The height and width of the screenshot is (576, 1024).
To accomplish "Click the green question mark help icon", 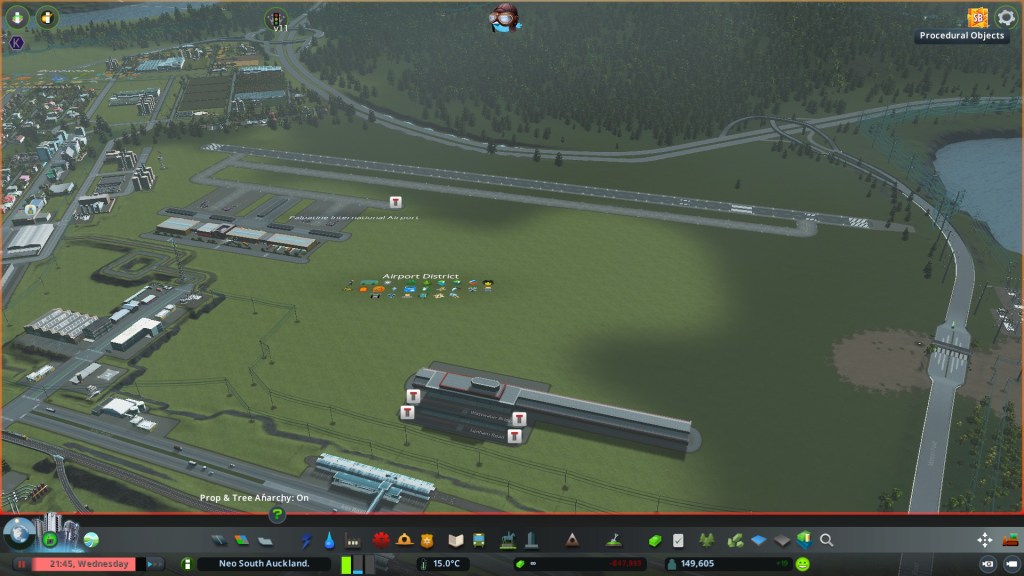I will pos(277,515).
